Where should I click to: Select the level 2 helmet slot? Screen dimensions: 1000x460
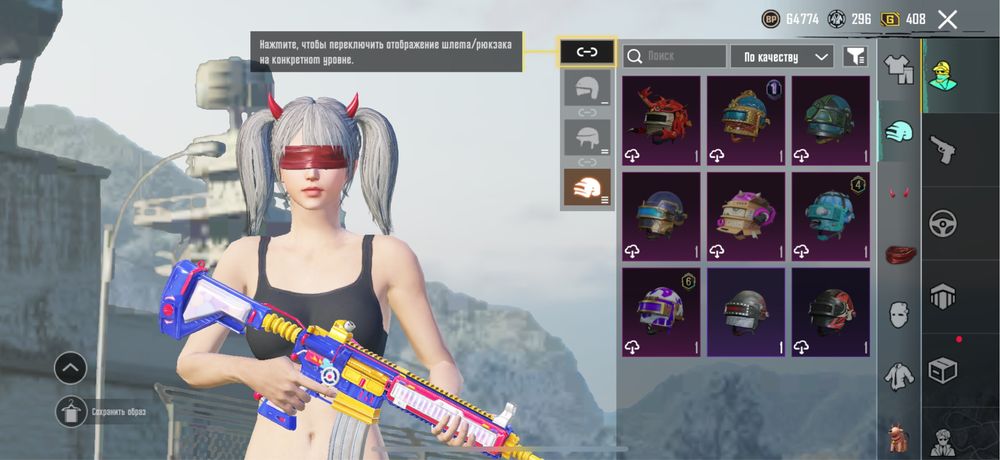click(x=587, y=138)
